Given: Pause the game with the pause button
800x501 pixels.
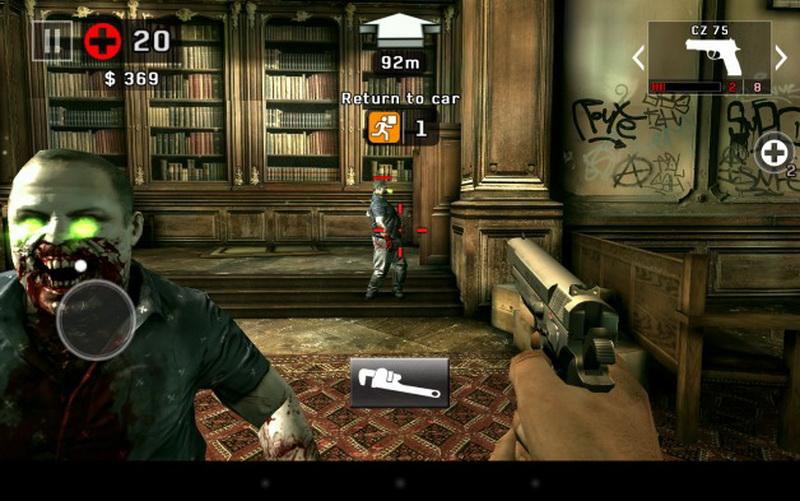Looking at the screenshot, I should coord(51,41).
